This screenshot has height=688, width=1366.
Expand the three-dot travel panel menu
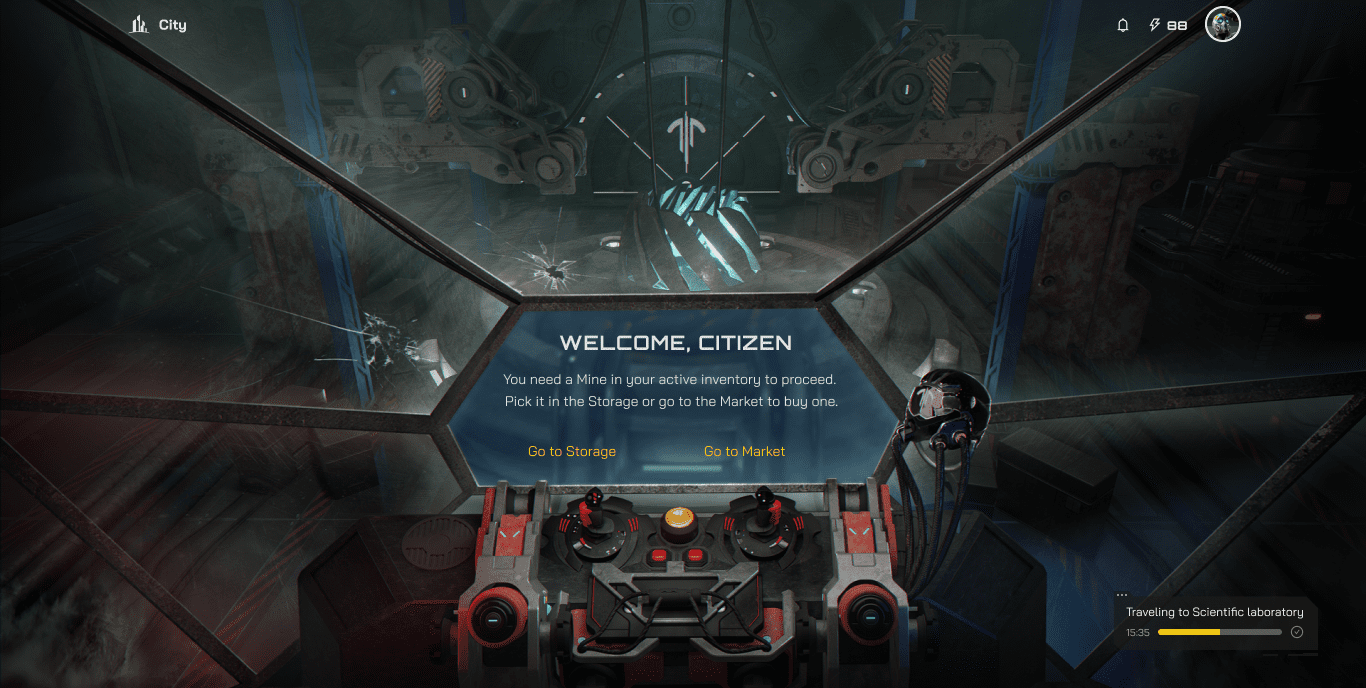(x=1122, y=595)
